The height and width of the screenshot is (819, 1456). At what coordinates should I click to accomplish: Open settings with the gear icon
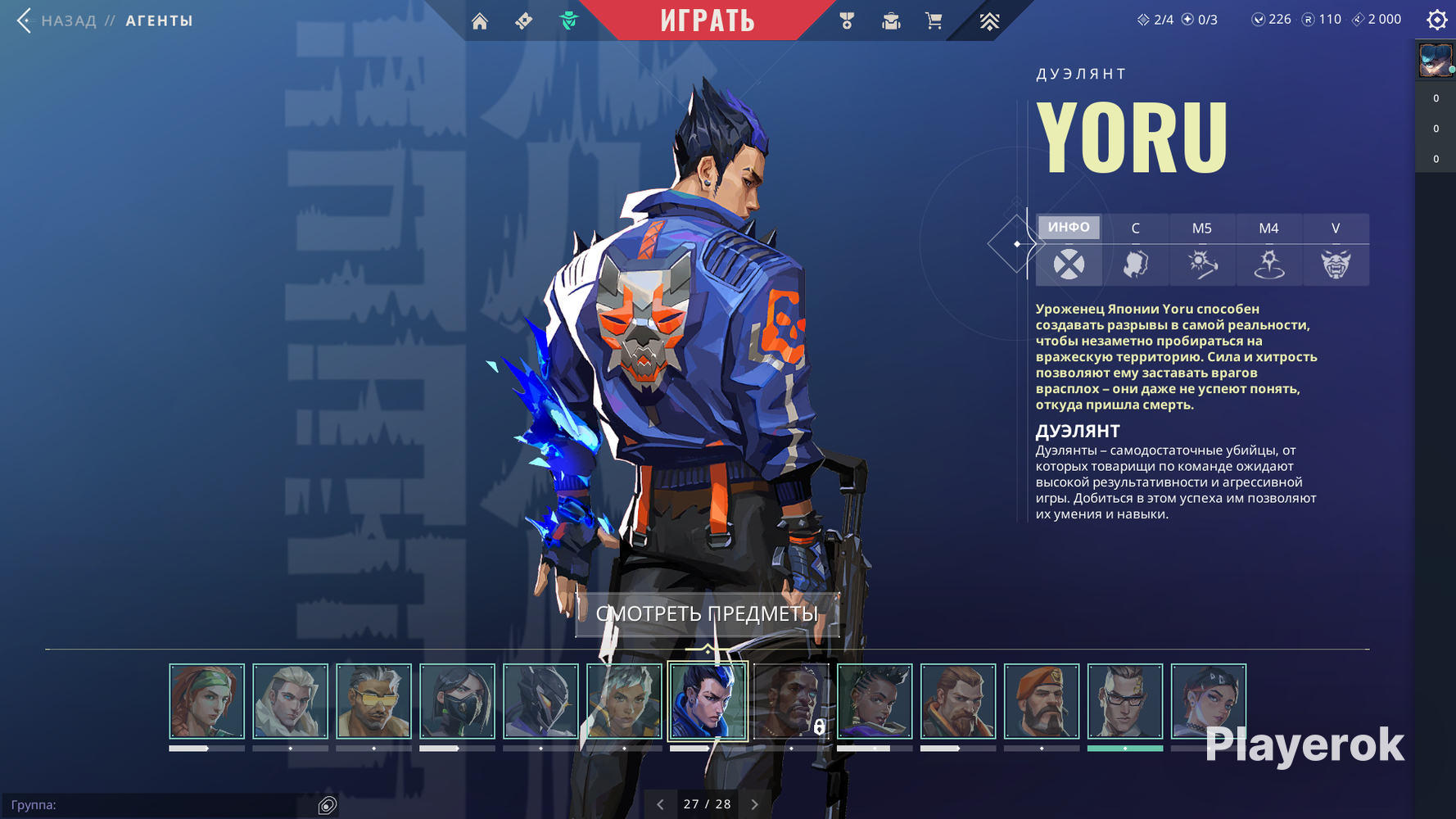click(x=1436, y=20)
